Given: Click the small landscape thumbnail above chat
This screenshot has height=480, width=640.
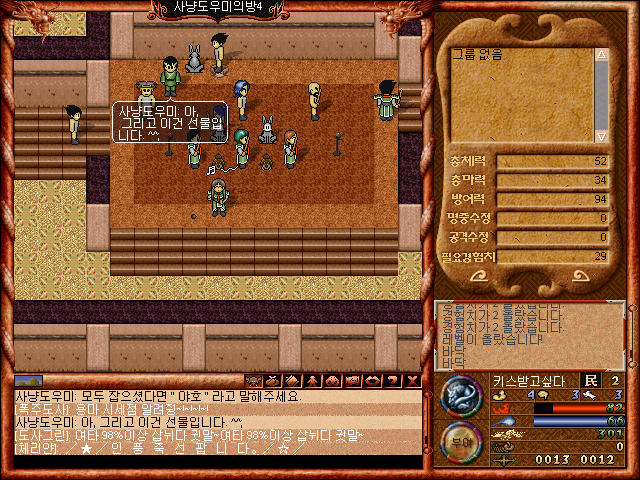Looking at the screenshot, I should click(x=29, y=381).
